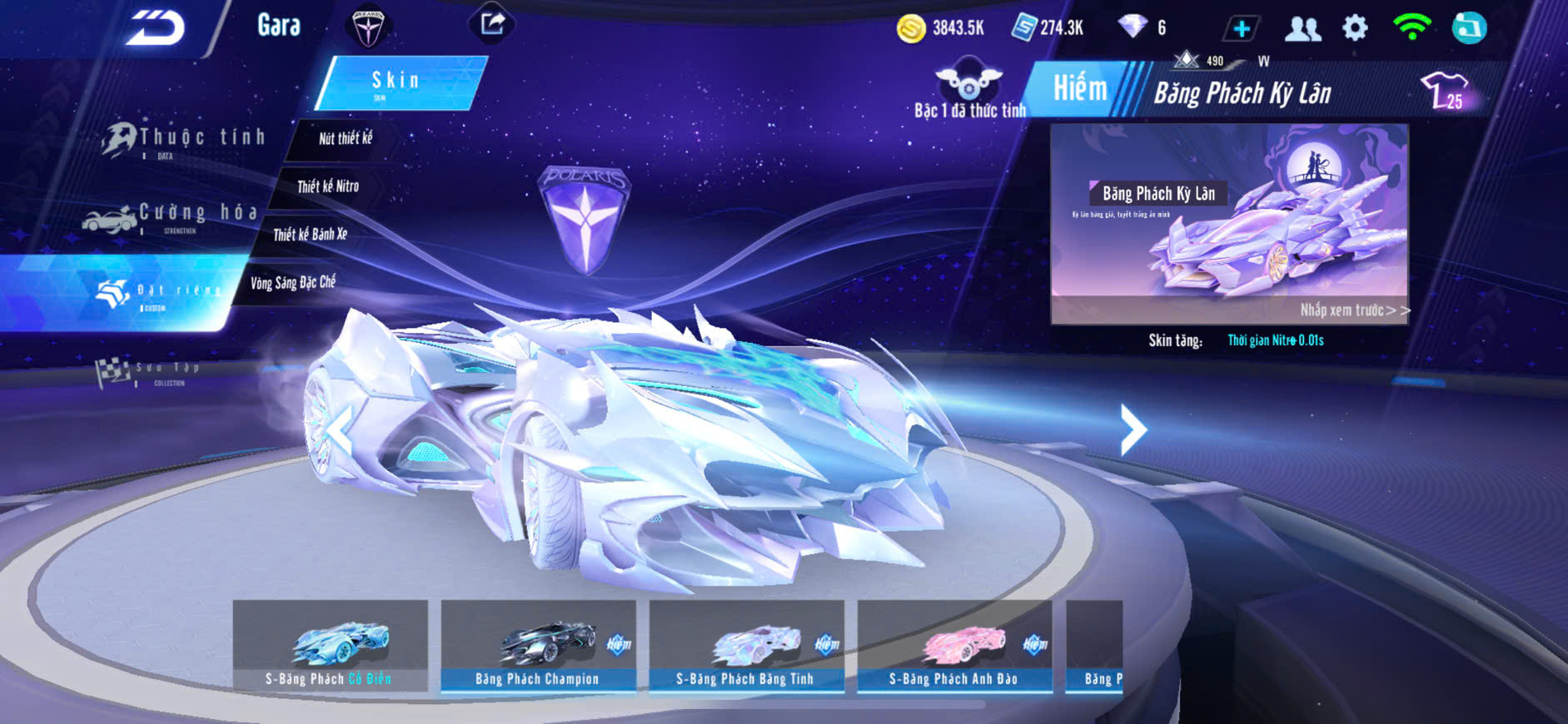Viewport: 1568px width, 724px height.
Task: Select the S-Băng Phách Anh Đào skin
Action: [x=954, y=646]
